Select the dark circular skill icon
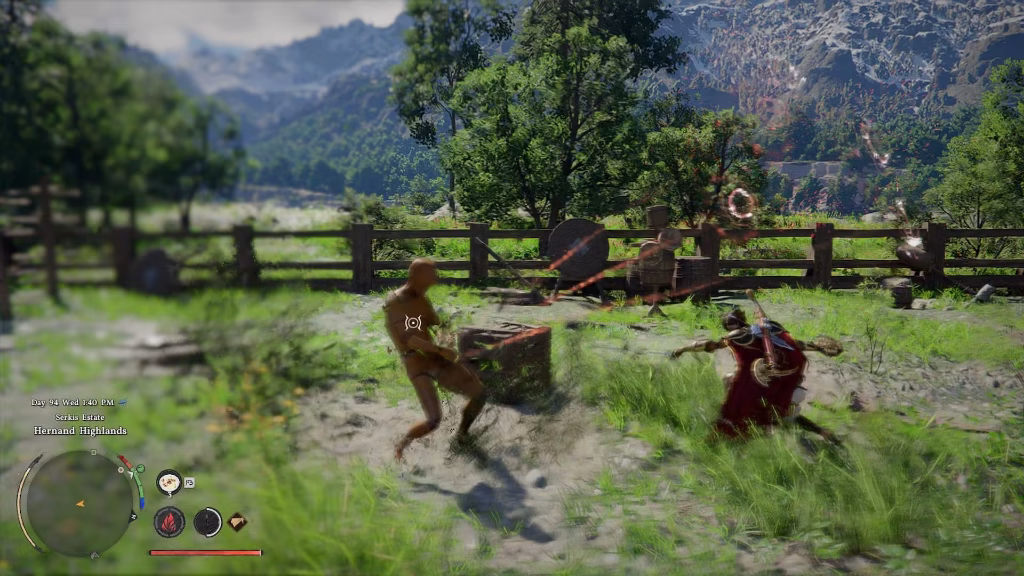The image size is (1024, 576). [x=207, y=521]
